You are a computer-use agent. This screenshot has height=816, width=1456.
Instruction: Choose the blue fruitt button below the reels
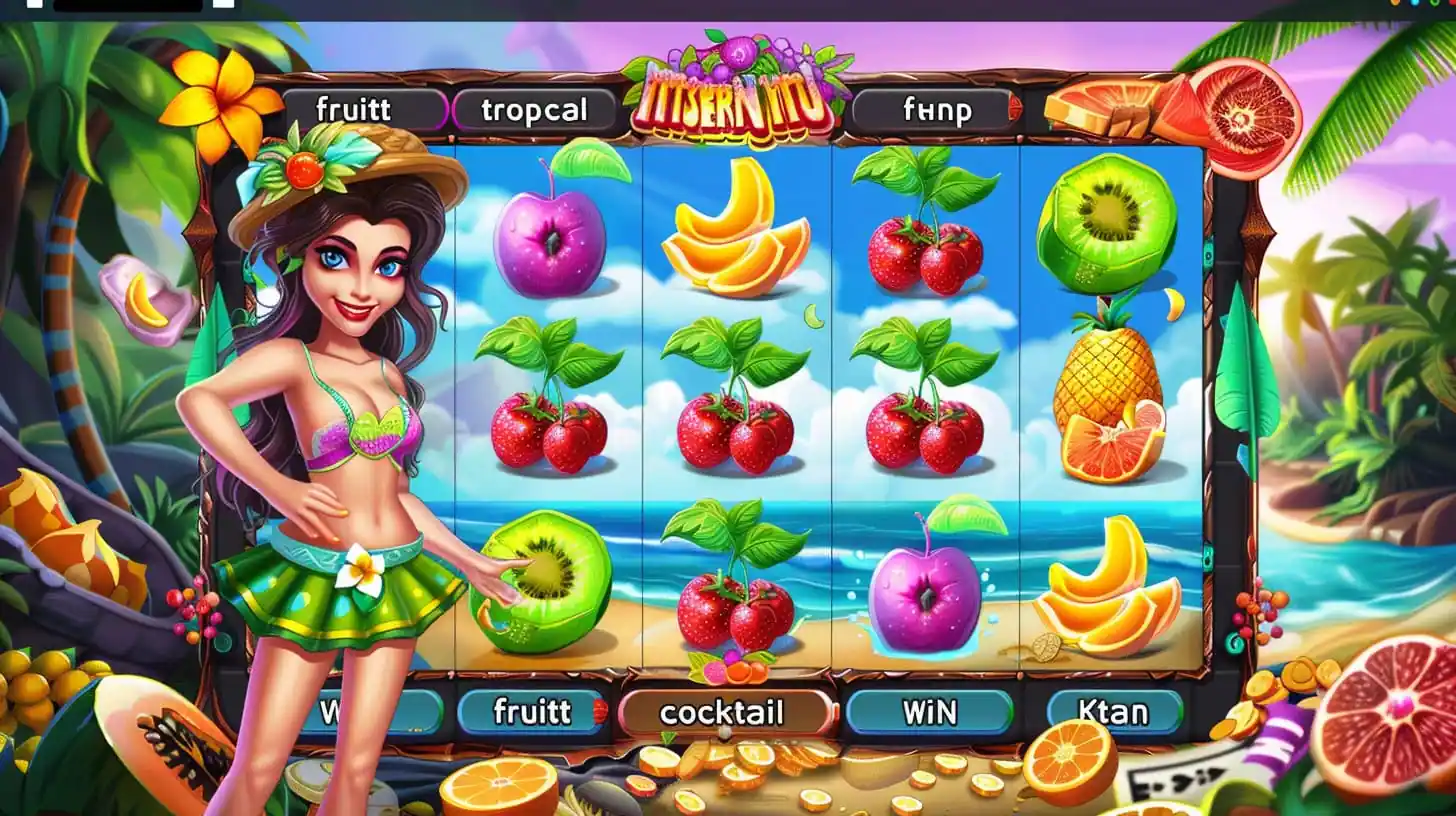point(532,712)
